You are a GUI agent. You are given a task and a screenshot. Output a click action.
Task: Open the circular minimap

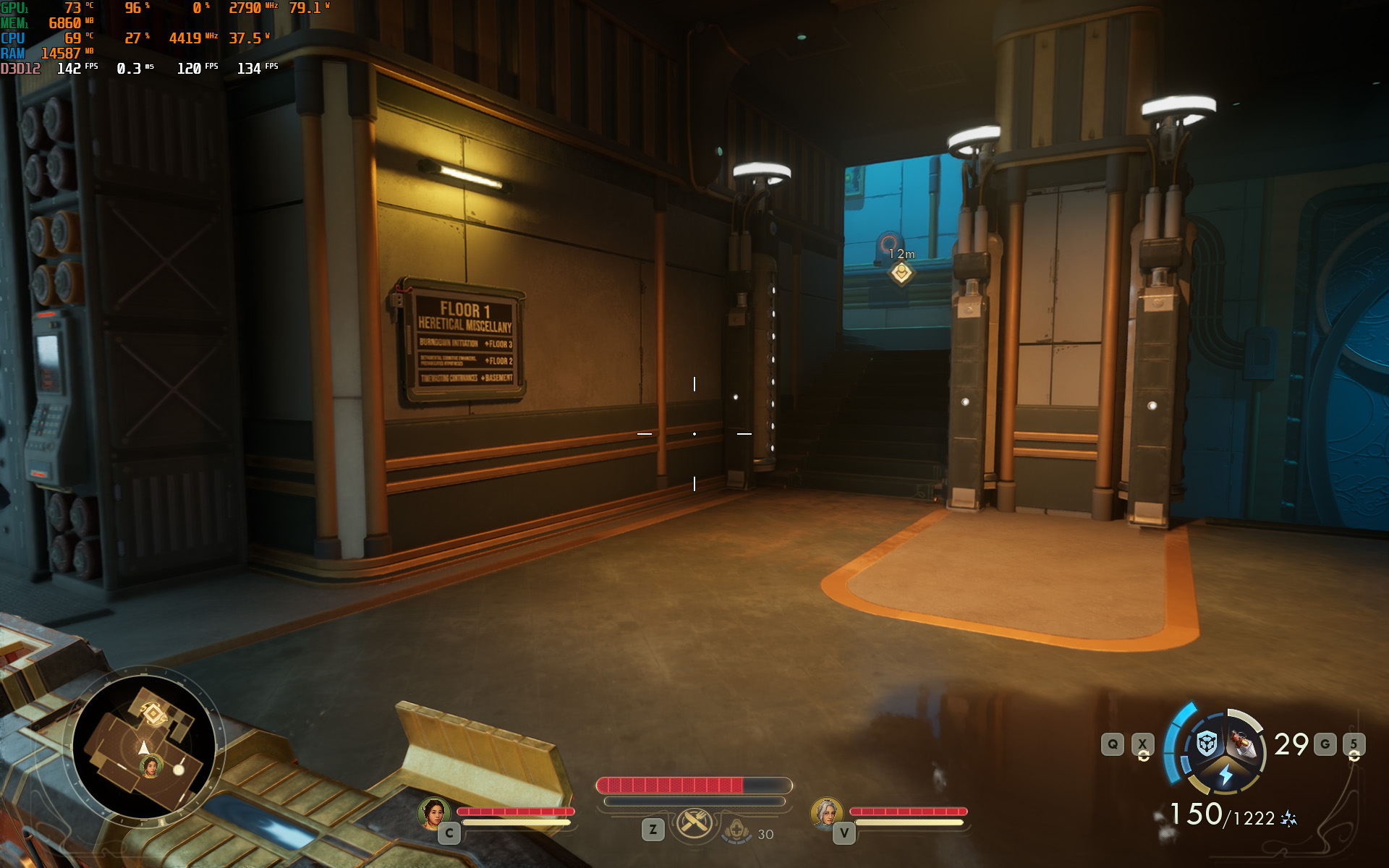pyautogui.click(x=144, y=745)
